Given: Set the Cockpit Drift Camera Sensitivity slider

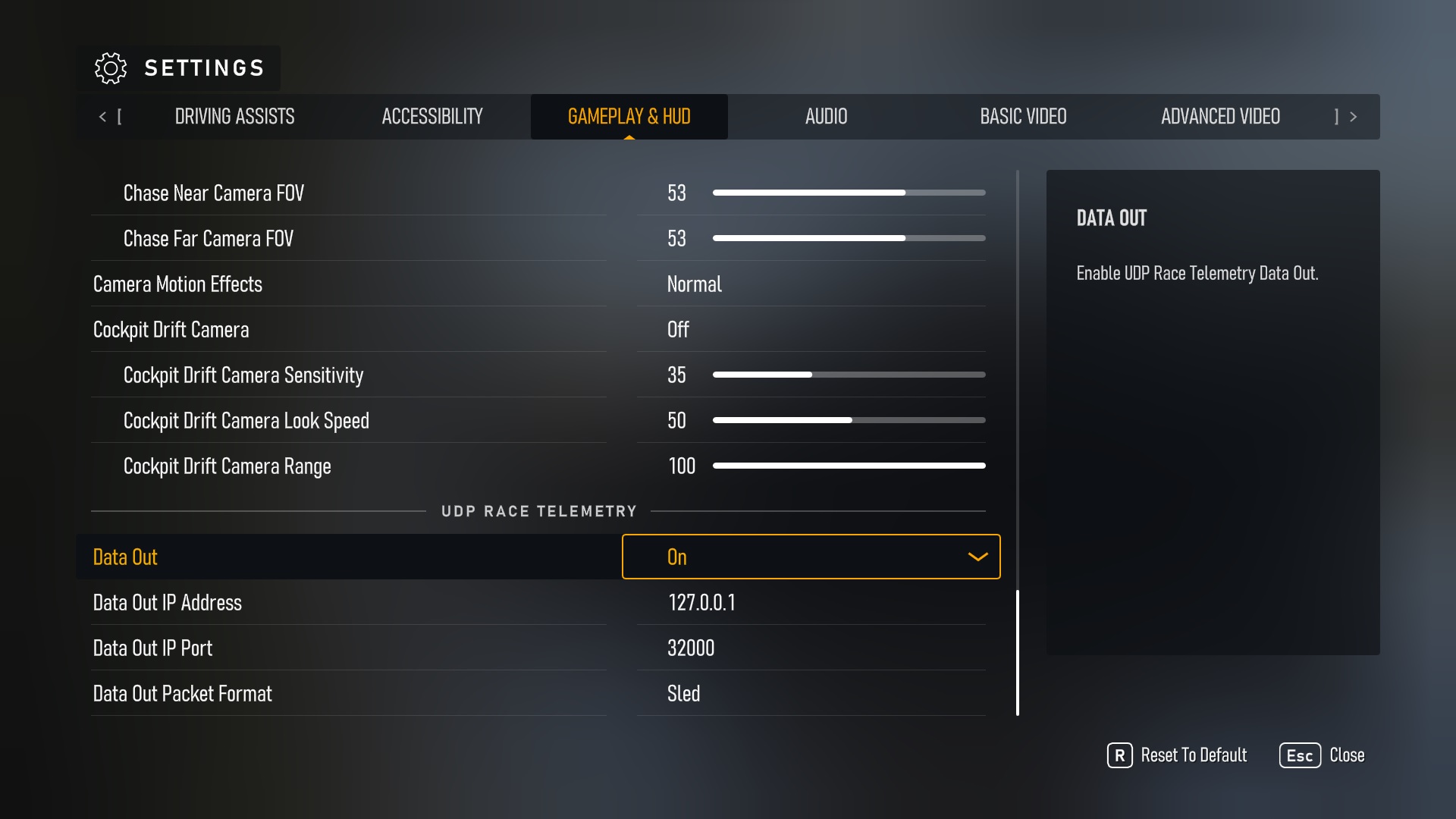Looking at the screenshot, I should [849, 375].
